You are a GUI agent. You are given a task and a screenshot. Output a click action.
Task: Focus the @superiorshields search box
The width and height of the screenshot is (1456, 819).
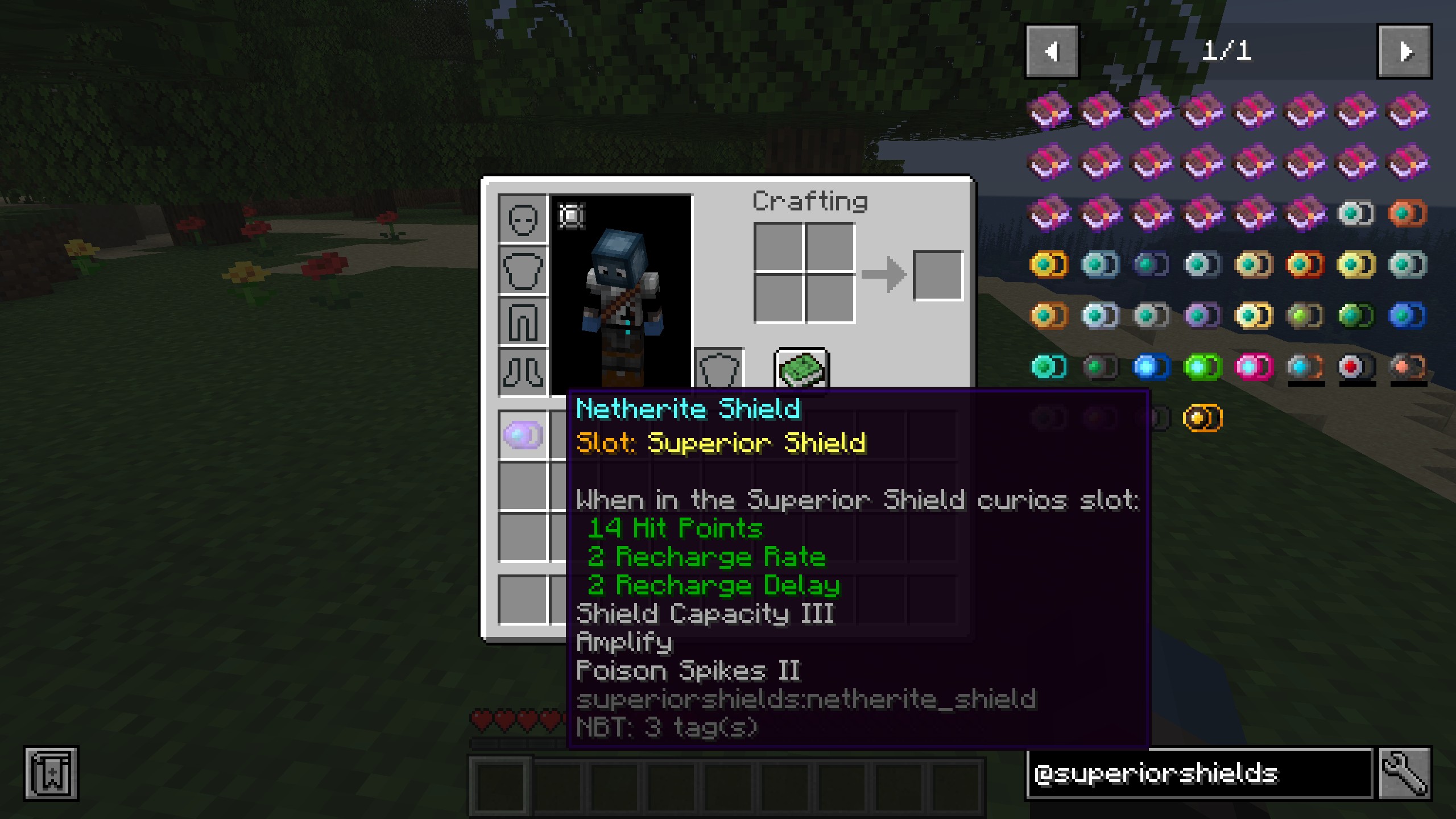pyautogui.click(x=1200, y=773)
